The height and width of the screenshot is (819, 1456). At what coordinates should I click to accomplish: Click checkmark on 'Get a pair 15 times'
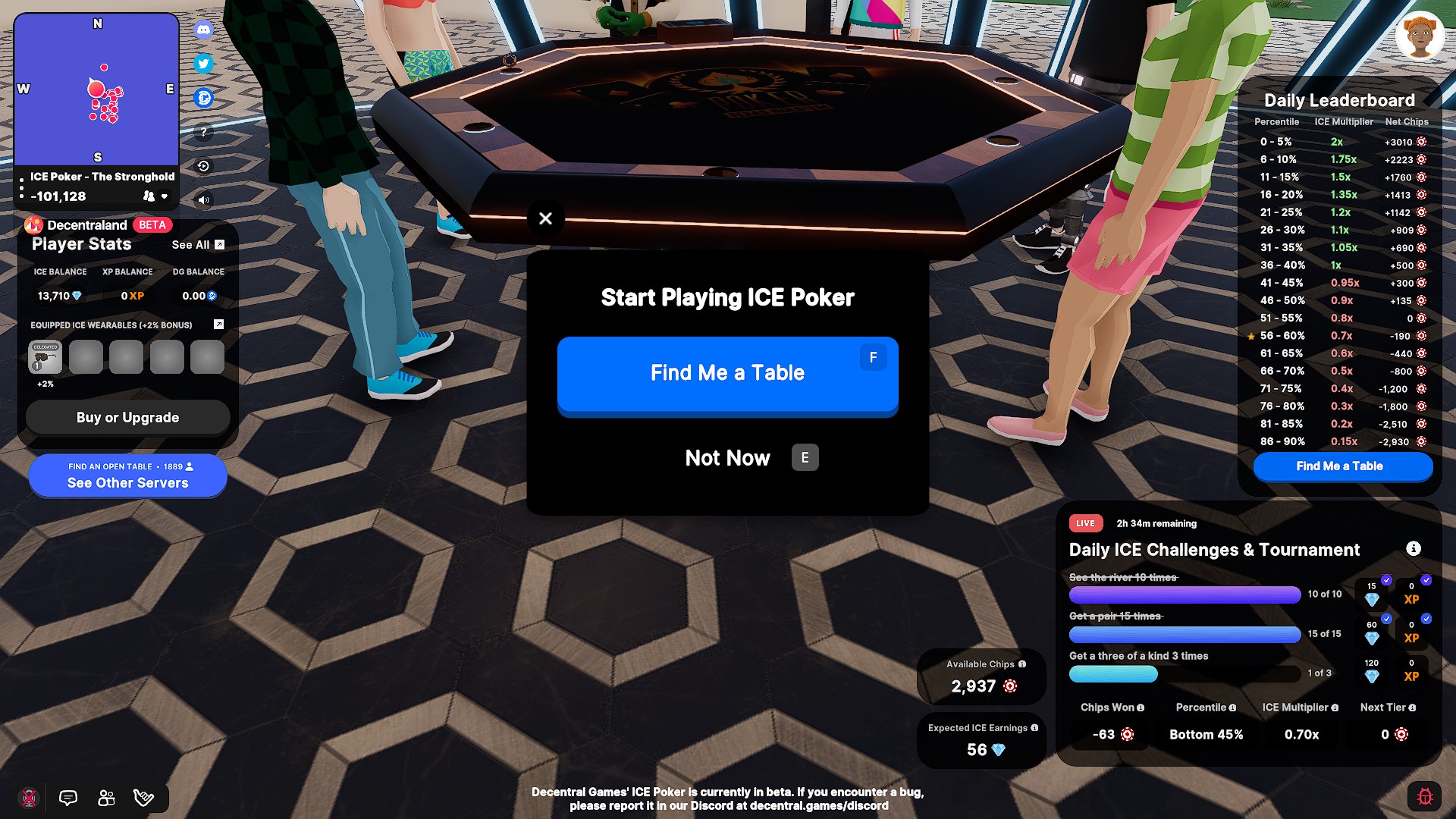(1386, 620)
